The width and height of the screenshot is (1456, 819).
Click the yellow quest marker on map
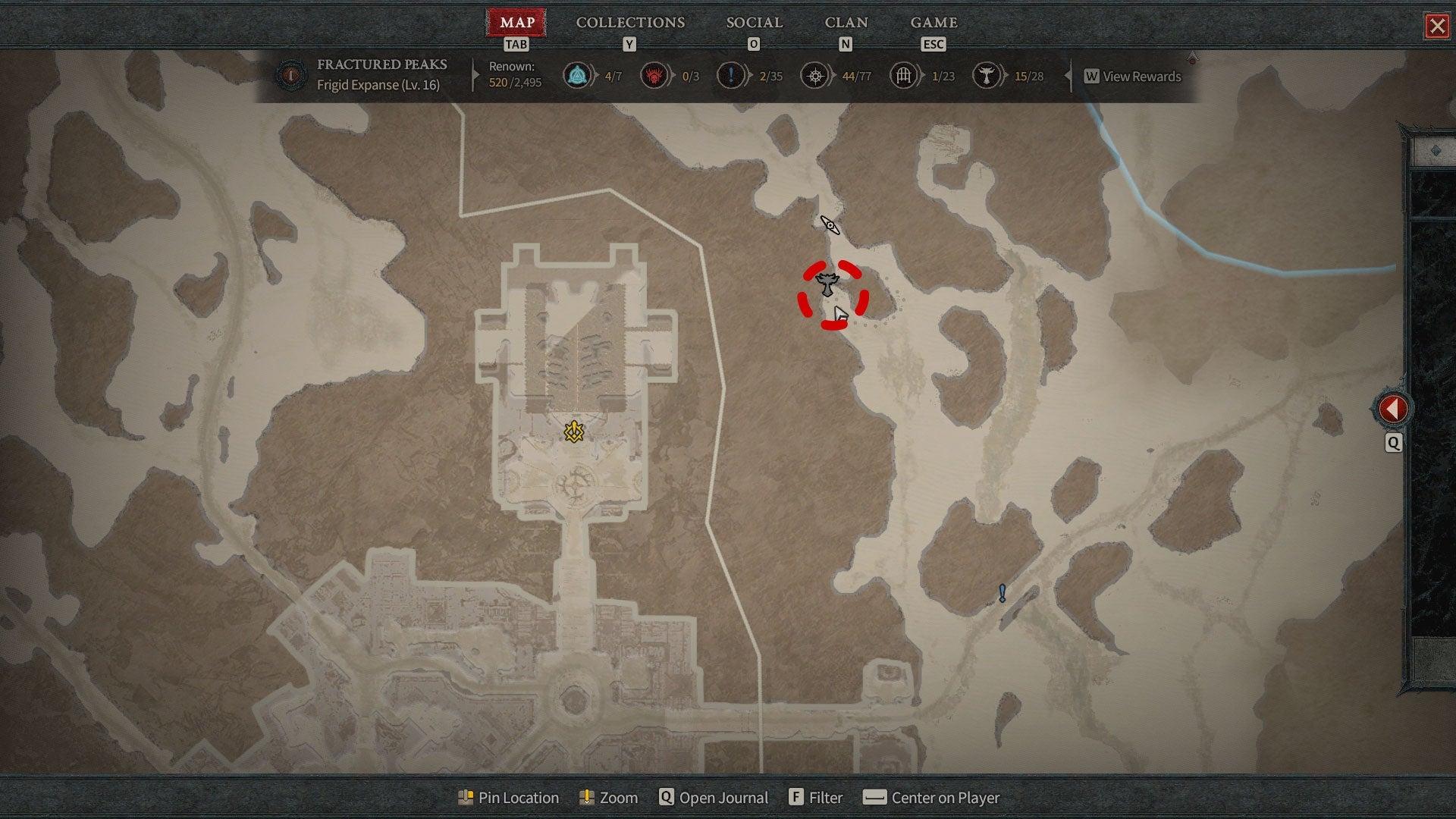click(574, 432)
